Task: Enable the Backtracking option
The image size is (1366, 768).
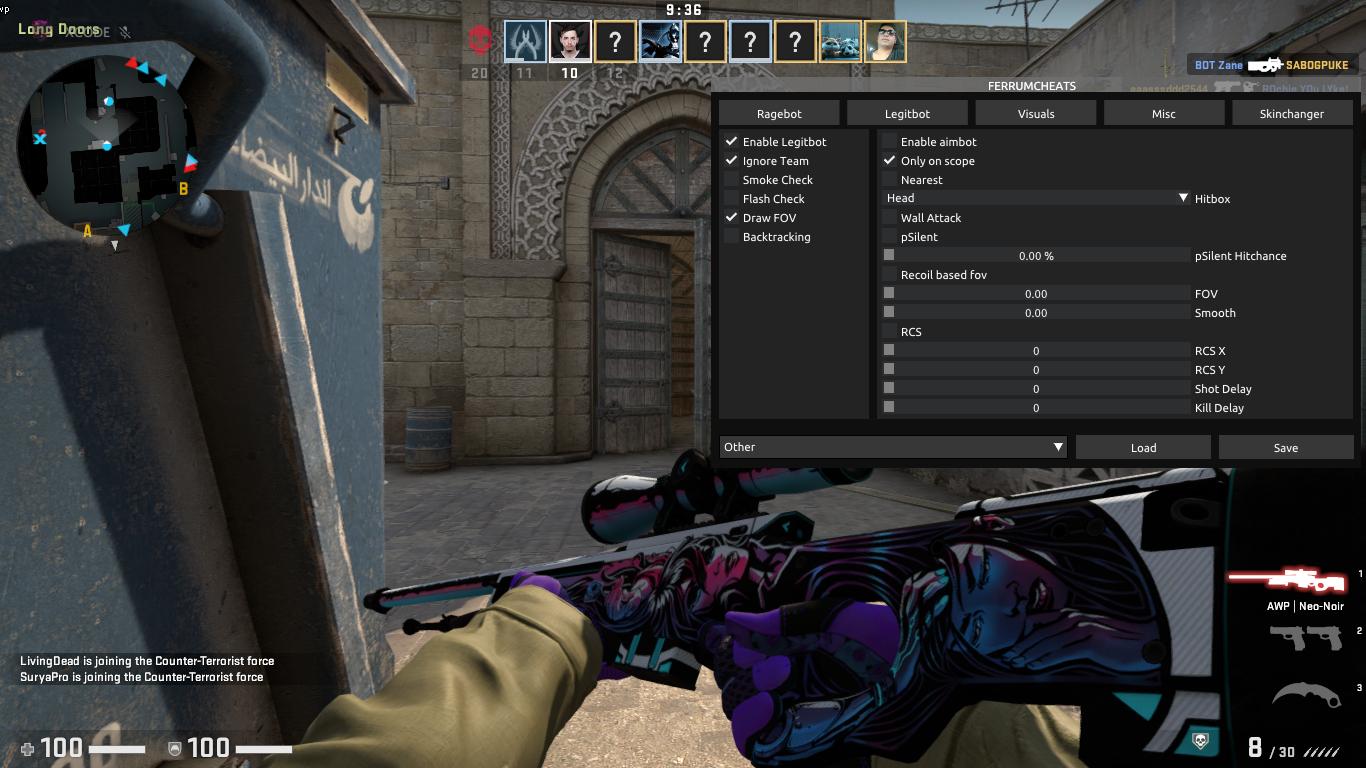Action: 732,237
